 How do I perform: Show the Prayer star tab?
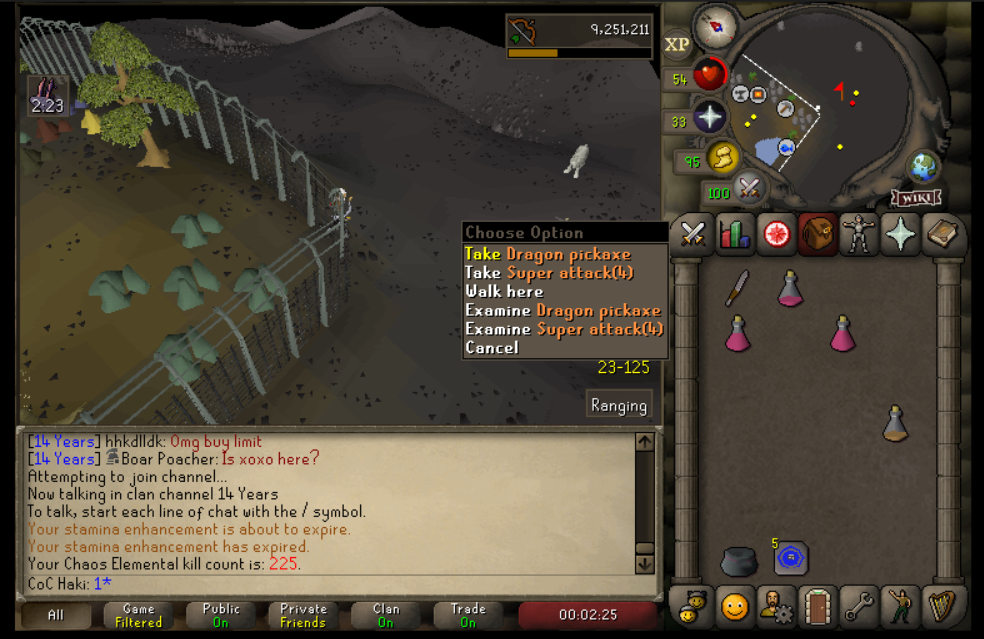click(901, 235)
